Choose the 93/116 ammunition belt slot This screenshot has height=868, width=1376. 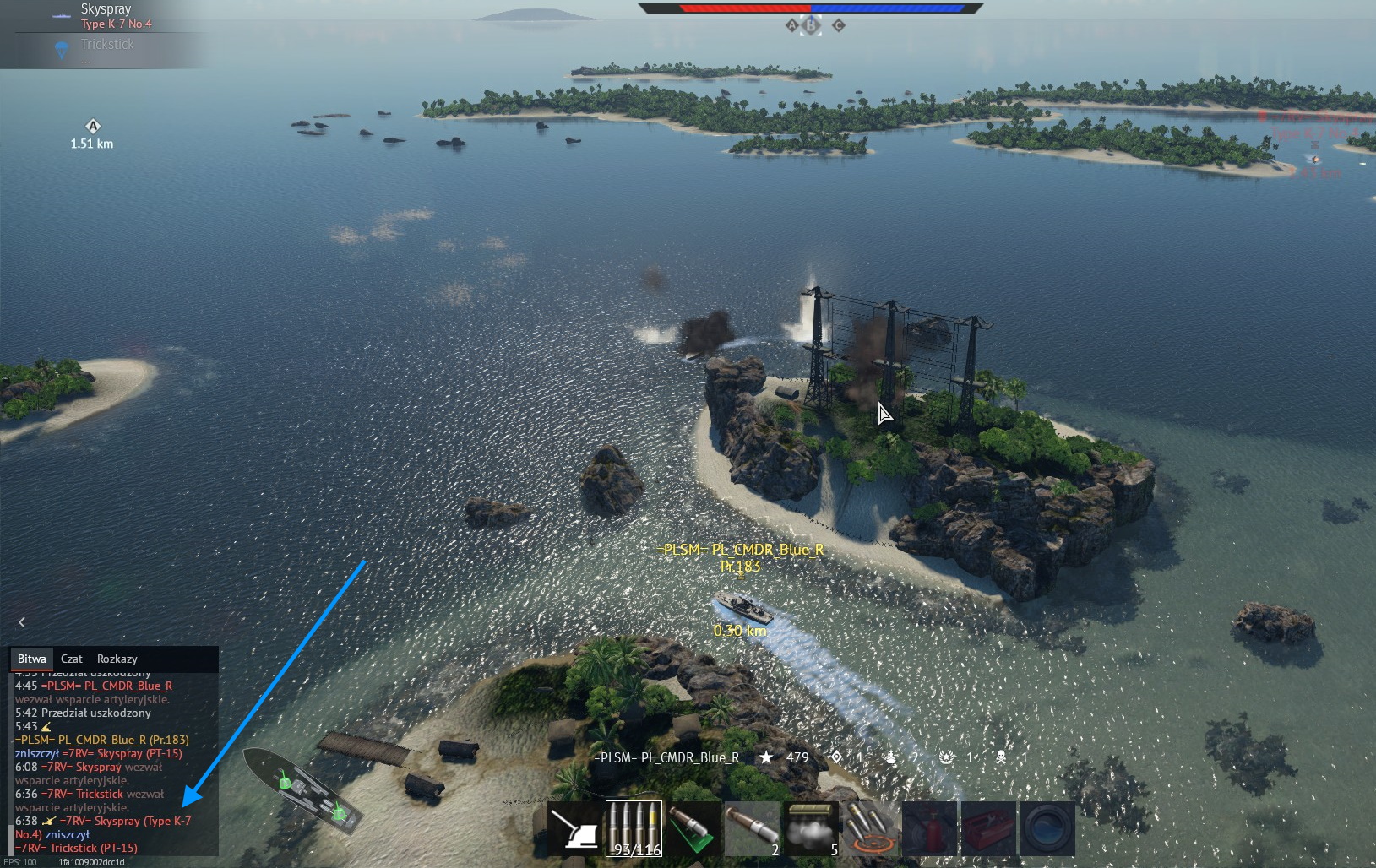634,829
